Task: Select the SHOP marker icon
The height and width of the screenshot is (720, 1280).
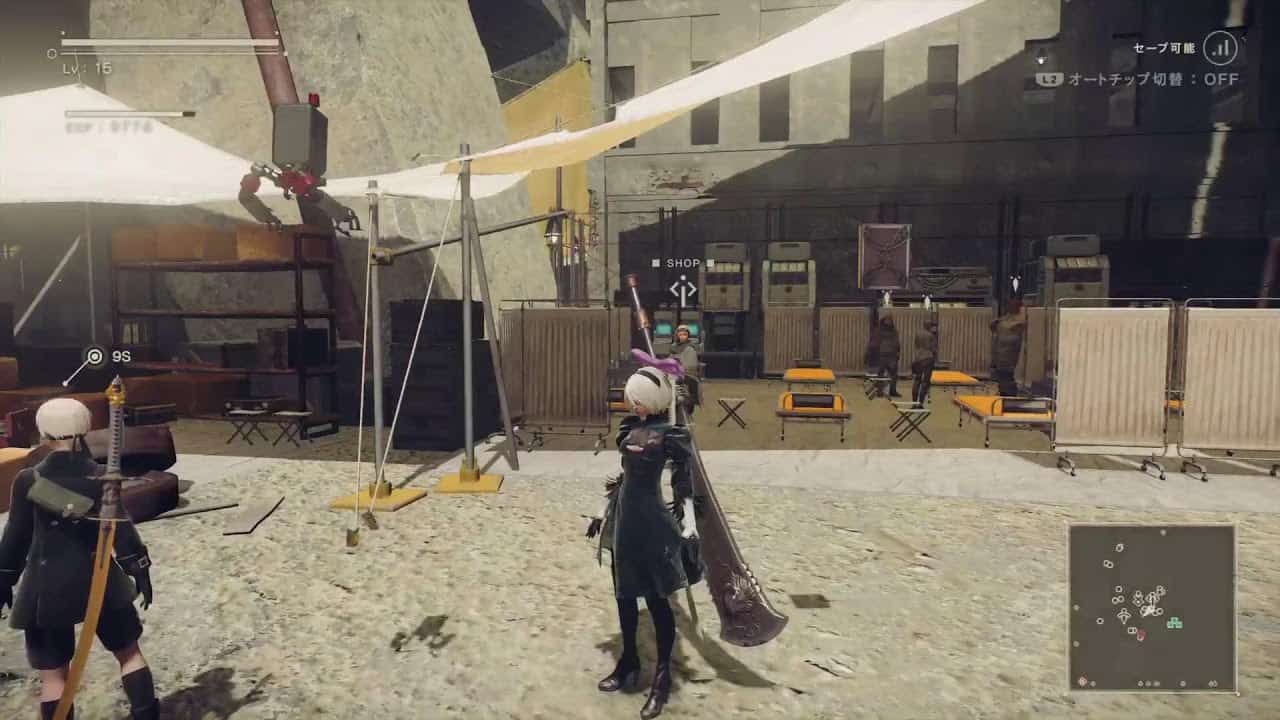Action: pyautogui.click(x=683, y=291)
